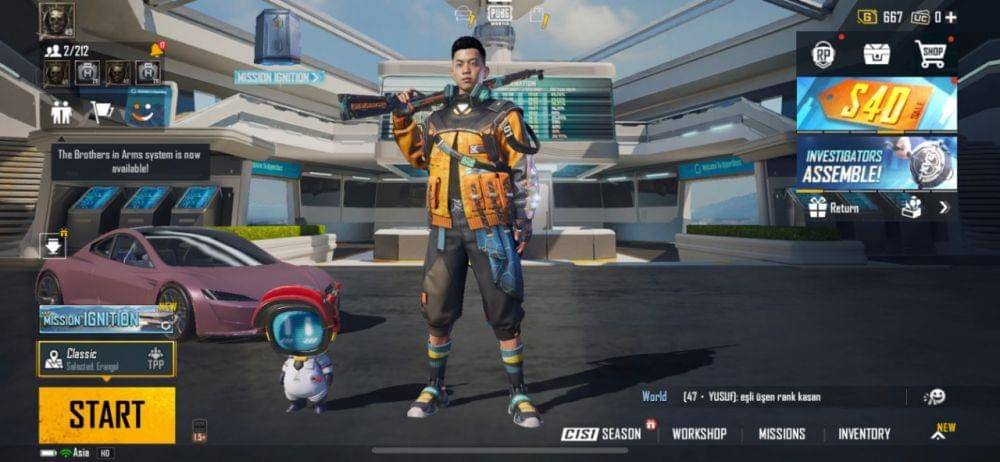The width and height of the screenshot is (1000, 462).
Task: Open the Investigators Assemble event banner
Action: coord(876,162)
